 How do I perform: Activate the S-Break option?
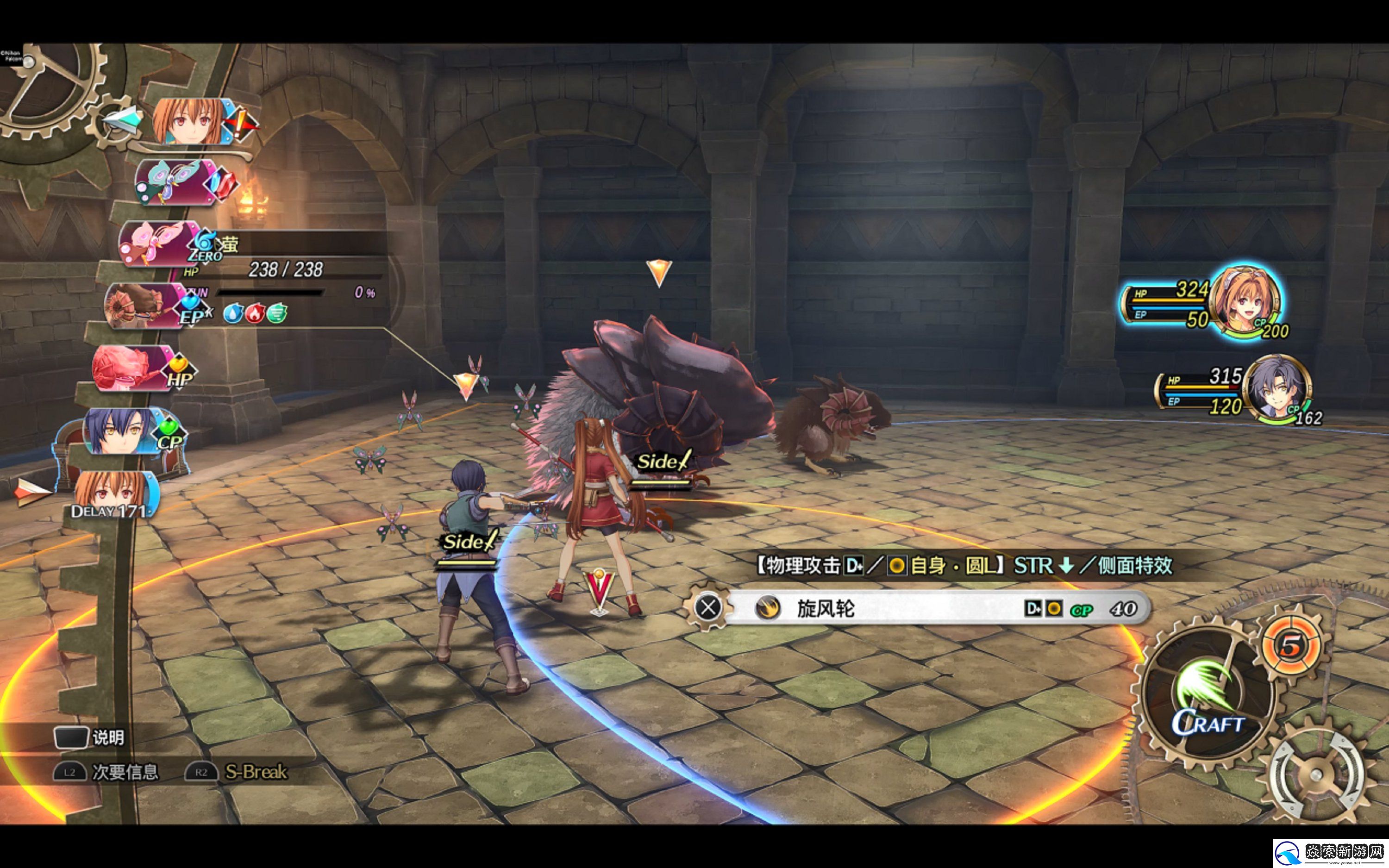coord(238,772)
